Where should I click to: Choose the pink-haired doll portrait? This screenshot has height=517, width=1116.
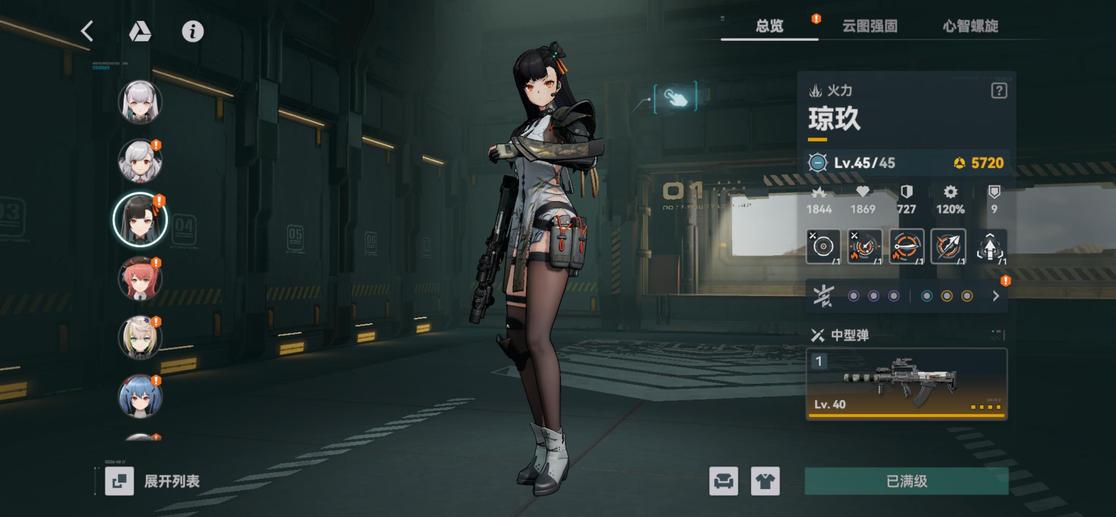[140, 278]
